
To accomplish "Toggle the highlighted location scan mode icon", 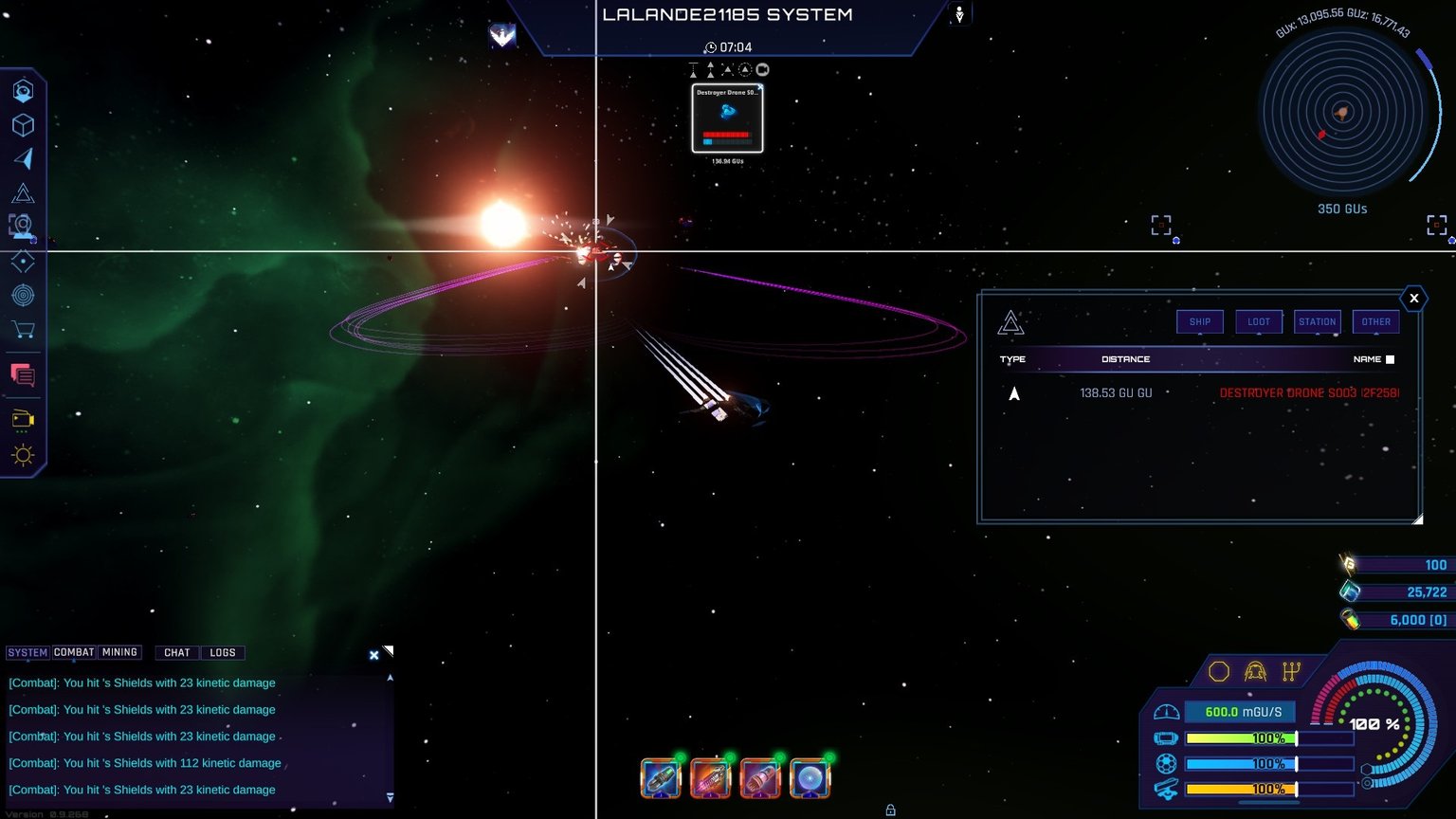I will point(23,226).
